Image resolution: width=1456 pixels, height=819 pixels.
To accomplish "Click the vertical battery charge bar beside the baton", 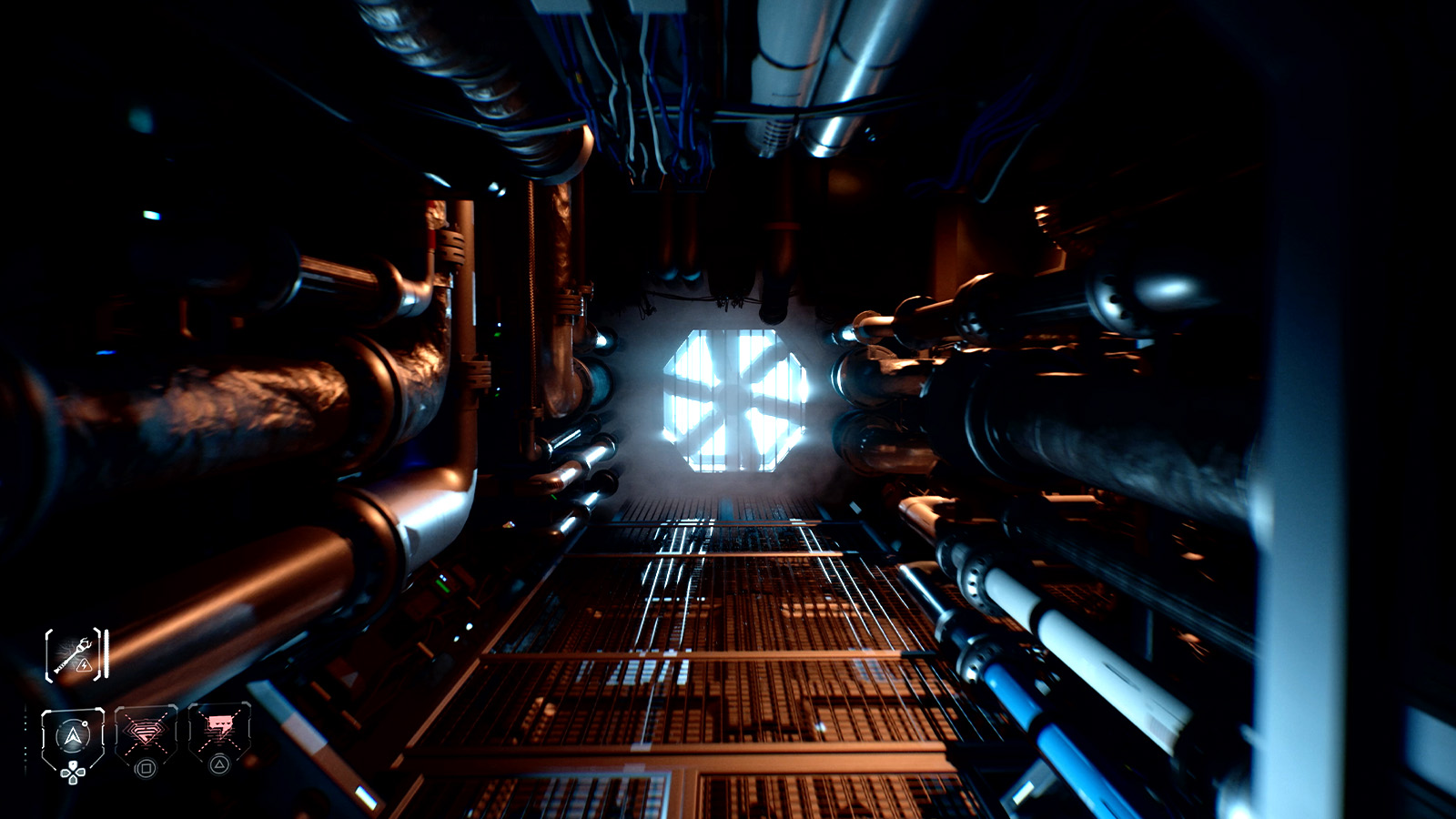I will pyautogui.click(x=106, y=653).
